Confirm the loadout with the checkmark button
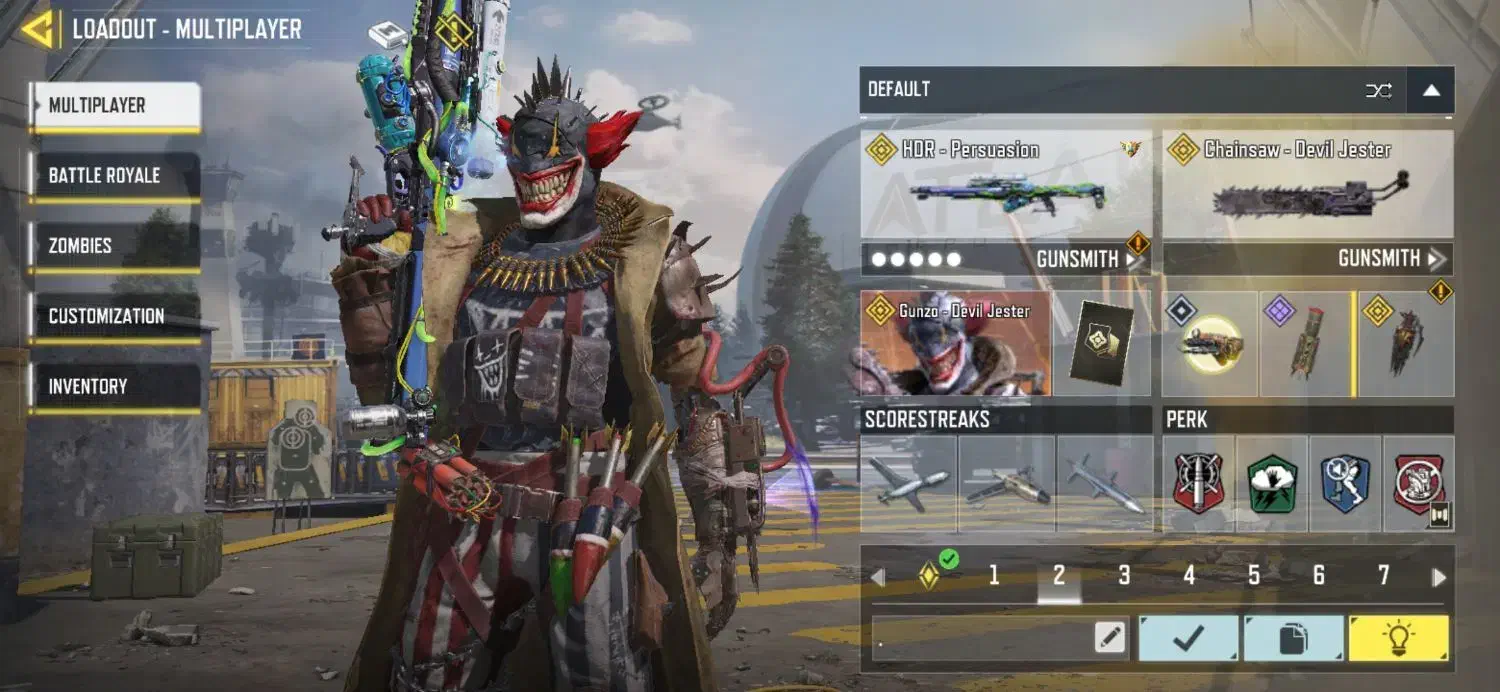1500x692 pixels. [x=1189, y=638]
